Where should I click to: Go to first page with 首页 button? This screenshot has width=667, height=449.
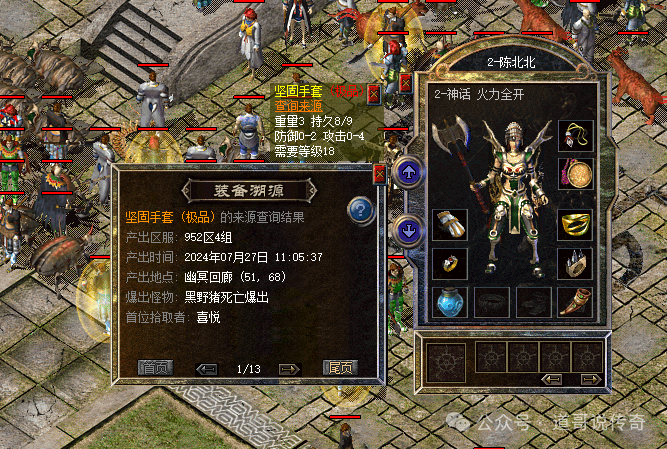155,367
